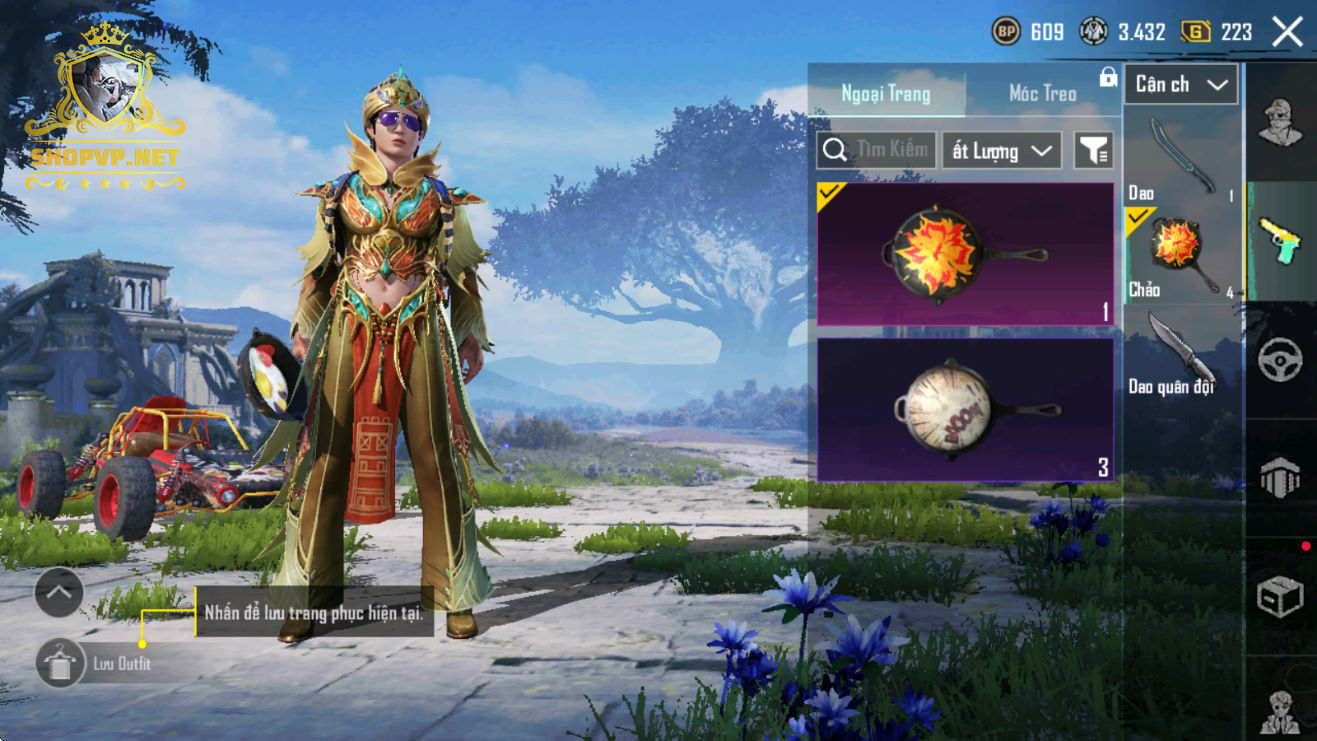The image size is (1317, 741).
Task: Click the Tìm Kiếm search box
Action: coord(877,151)
